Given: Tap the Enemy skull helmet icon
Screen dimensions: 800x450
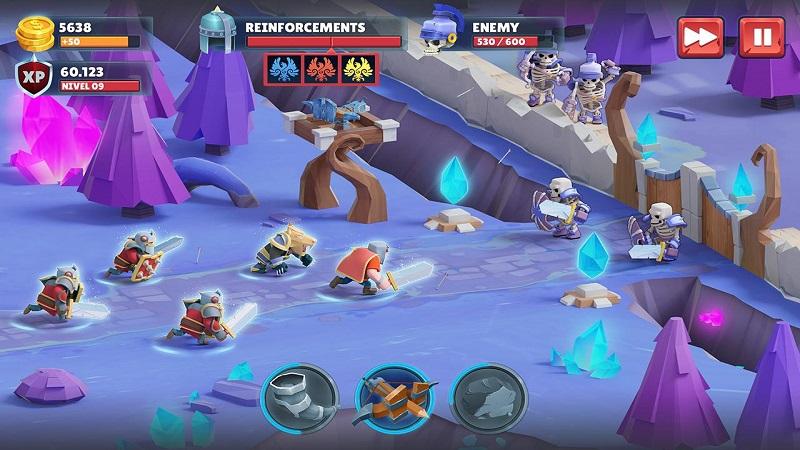Looking at the screenshot, I should point(440,32).
